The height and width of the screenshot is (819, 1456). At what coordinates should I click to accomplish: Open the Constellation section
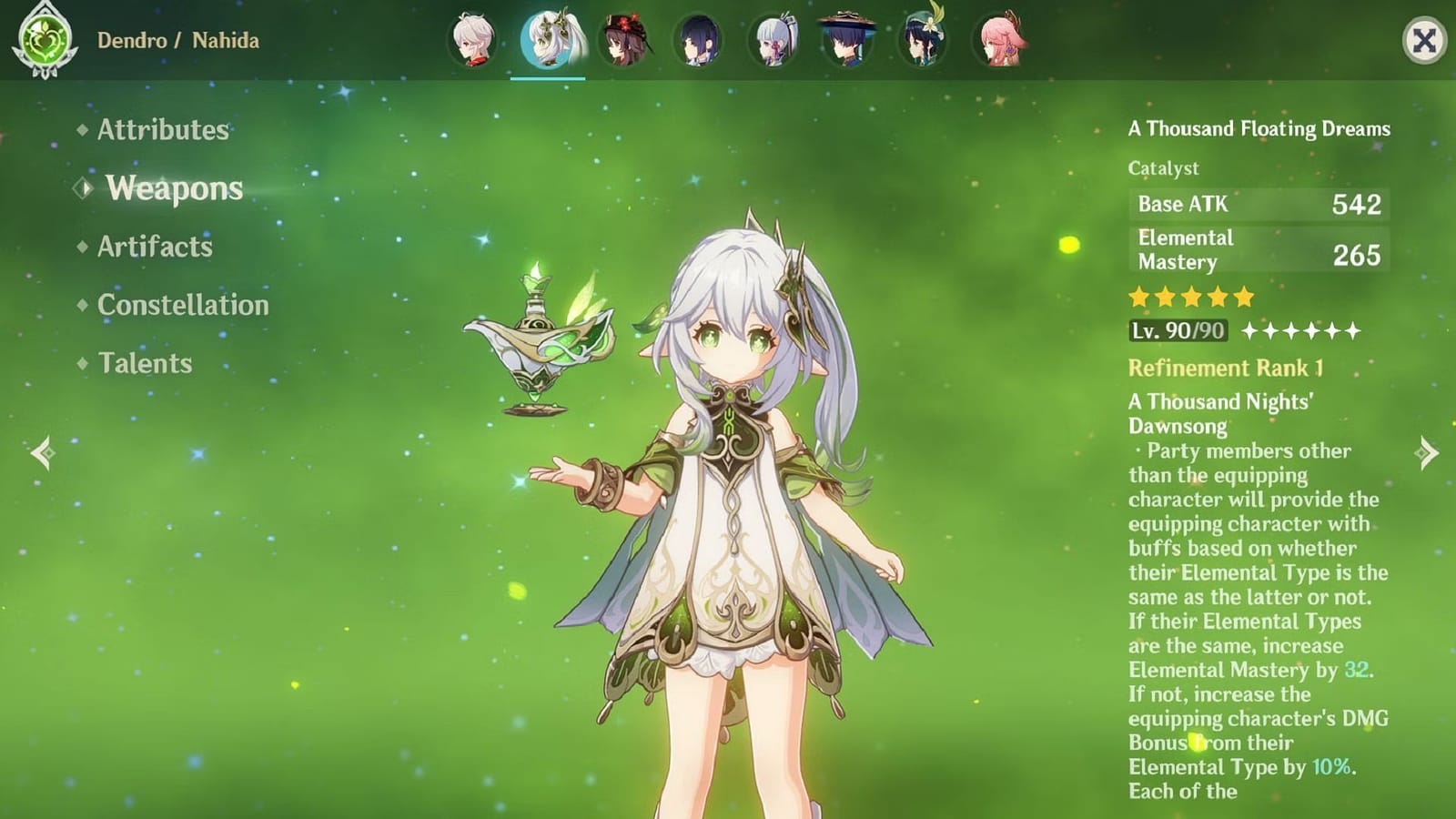tap(182, 306)
